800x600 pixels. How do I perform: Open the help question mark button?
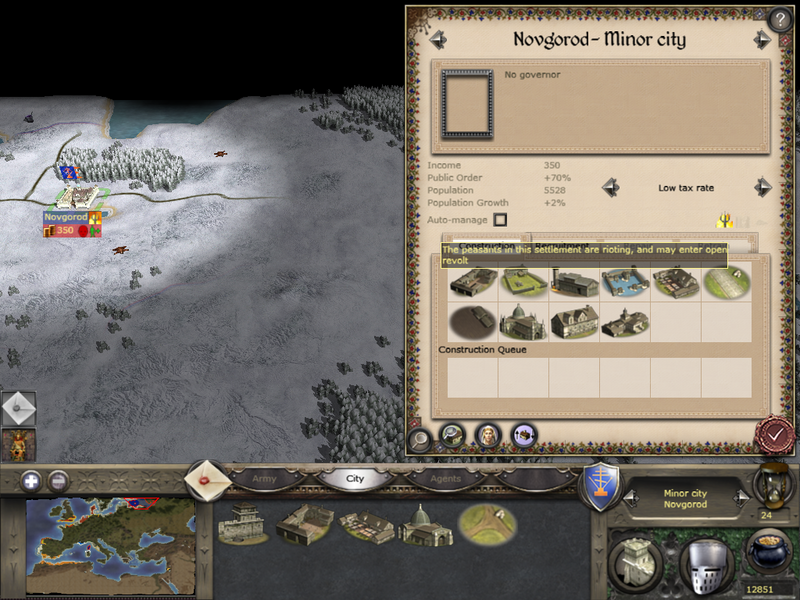pos(780,18)
